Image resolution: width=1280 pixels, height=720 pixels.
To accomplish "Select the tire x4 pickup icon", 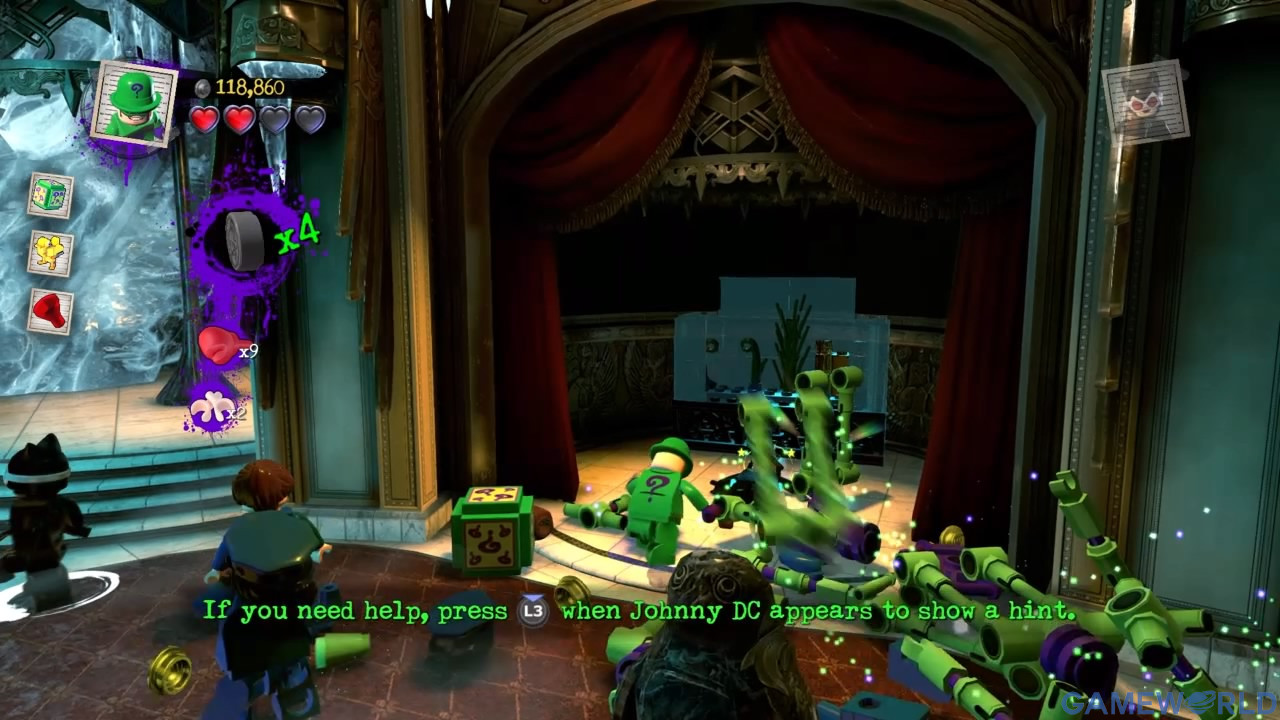I will click(x=243, y=239).
